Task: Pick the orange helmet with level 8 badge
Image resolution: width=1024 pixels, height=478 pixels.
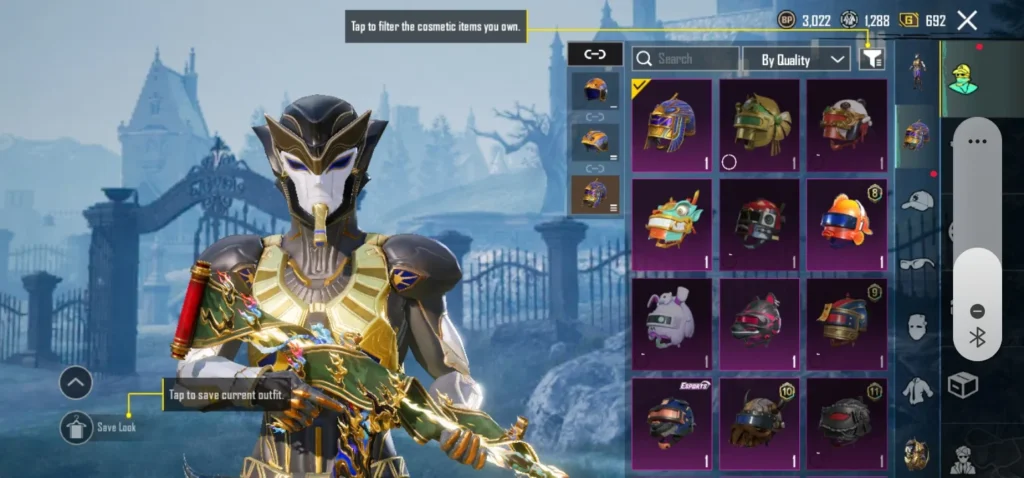Action: click(846, 225)
